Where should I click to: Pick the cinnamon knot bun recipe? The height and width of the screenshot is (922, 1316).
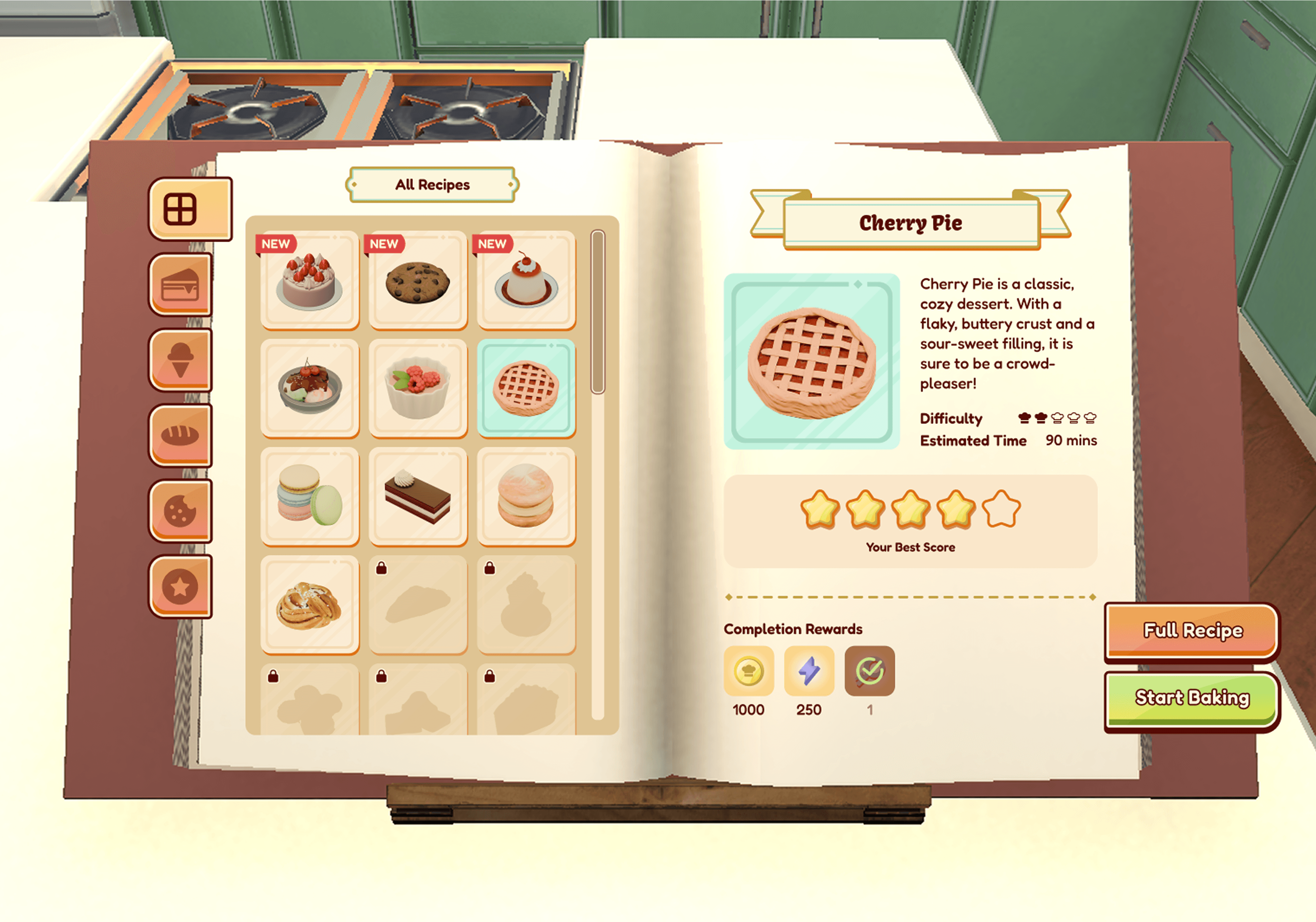[310, 605]
